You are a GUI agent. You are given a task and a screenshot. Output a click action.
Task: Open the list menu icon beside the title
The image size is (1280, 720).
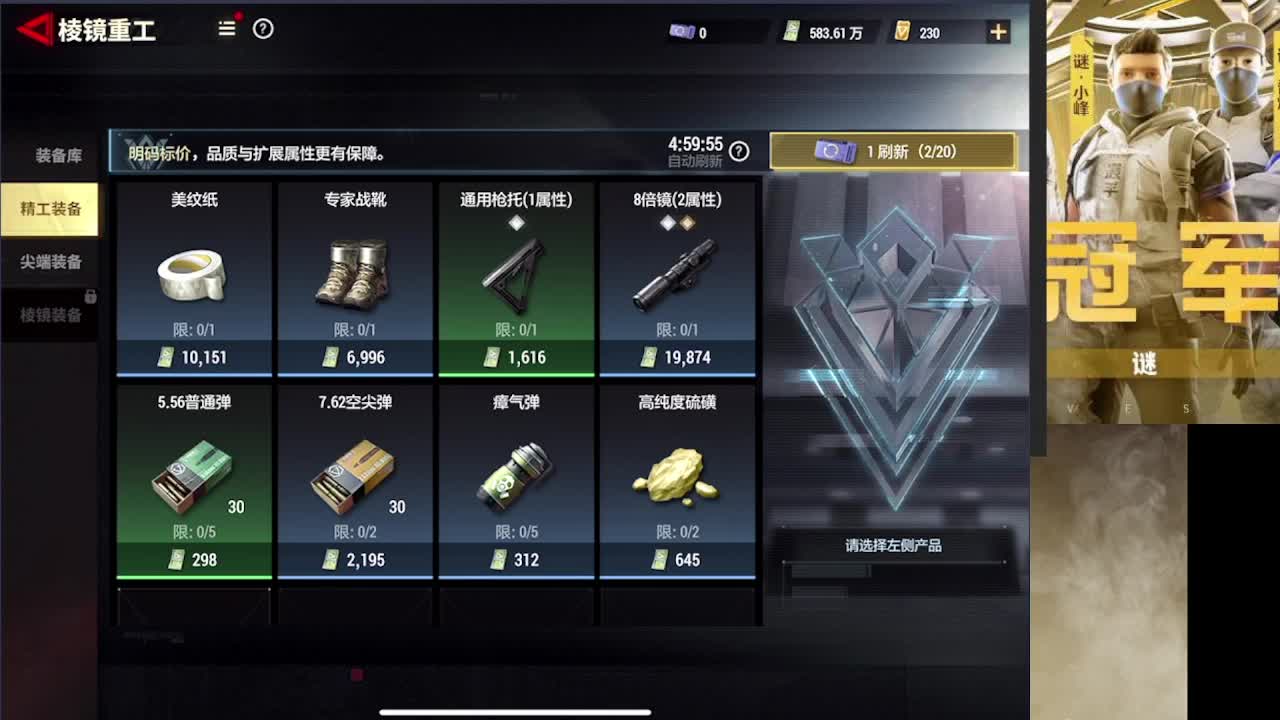[x=226, y=29]
